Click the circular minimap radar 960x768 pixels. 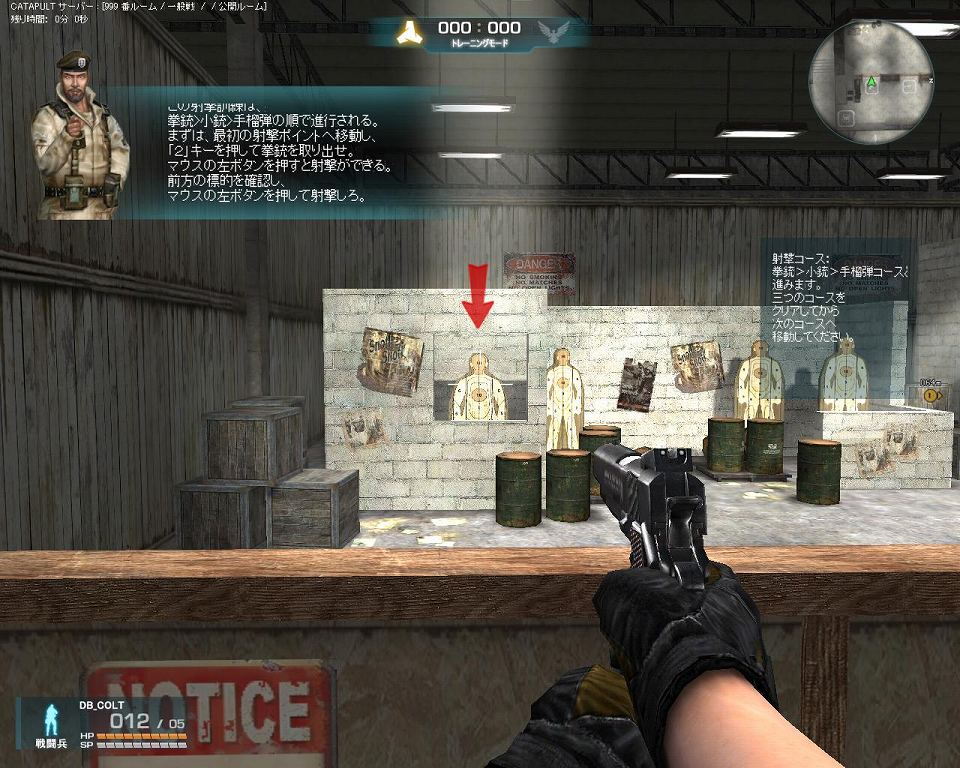click(x=871, y=81)
